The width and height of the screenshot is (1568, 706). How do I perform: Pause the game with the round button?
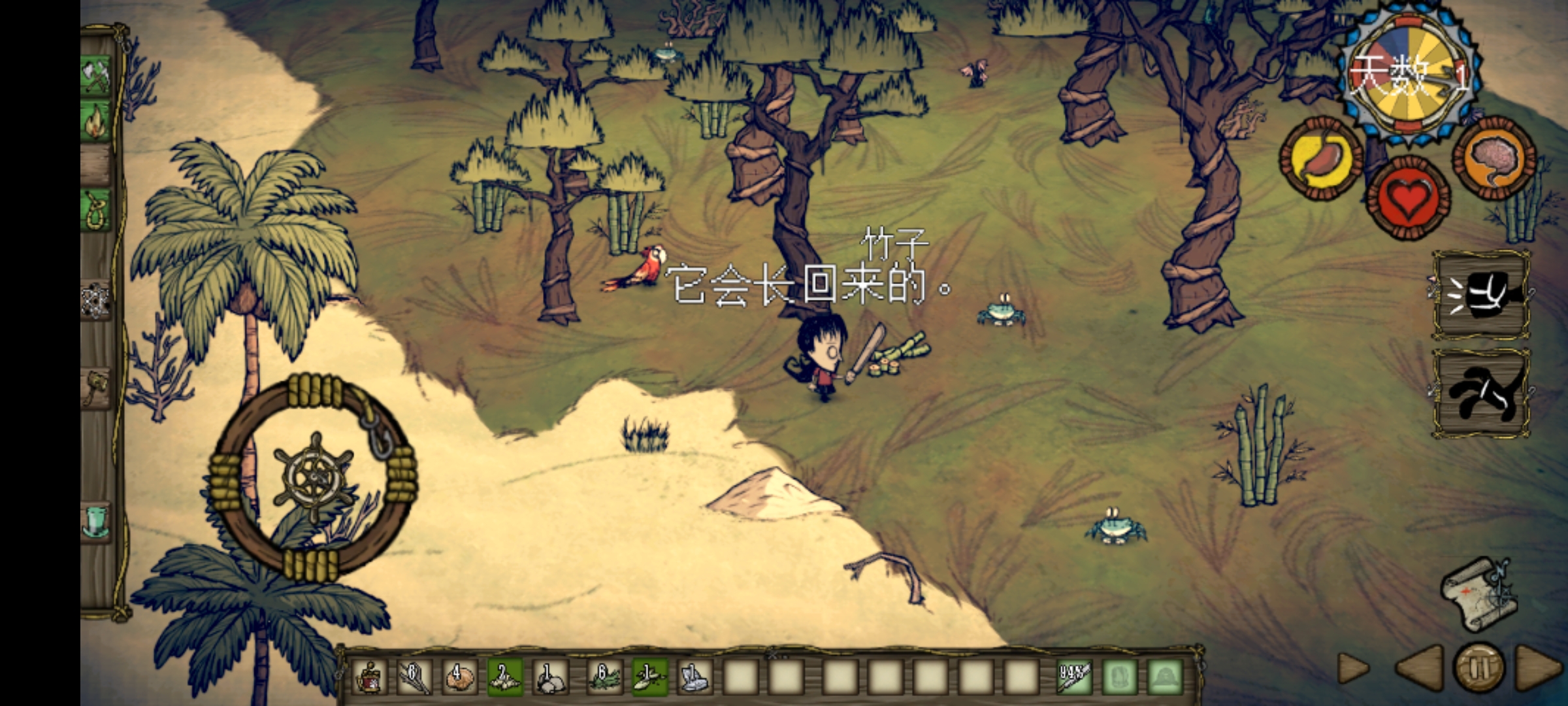1479,668
